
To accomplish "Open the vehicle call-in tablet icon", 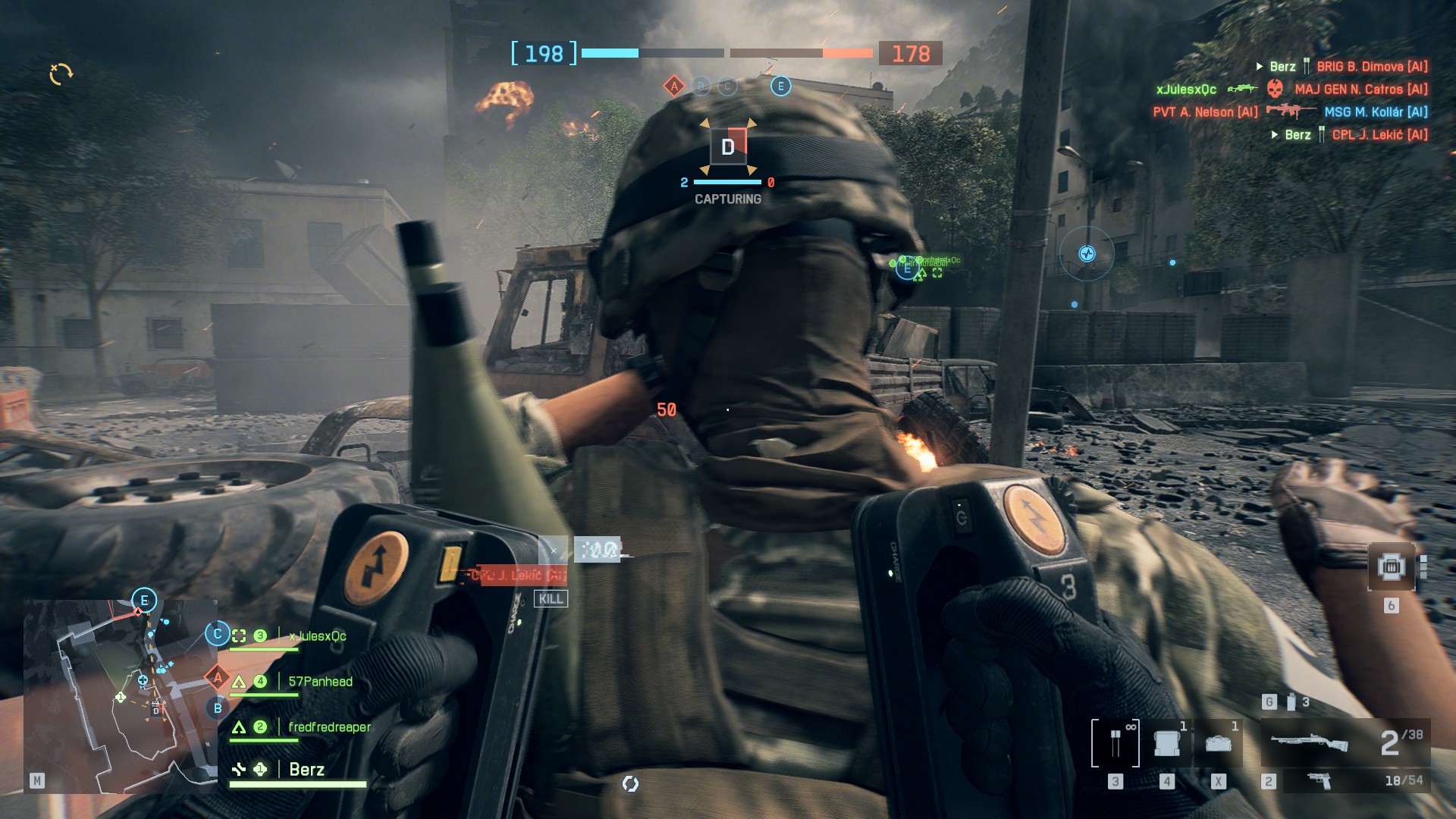I will (x=1391, y=566).
